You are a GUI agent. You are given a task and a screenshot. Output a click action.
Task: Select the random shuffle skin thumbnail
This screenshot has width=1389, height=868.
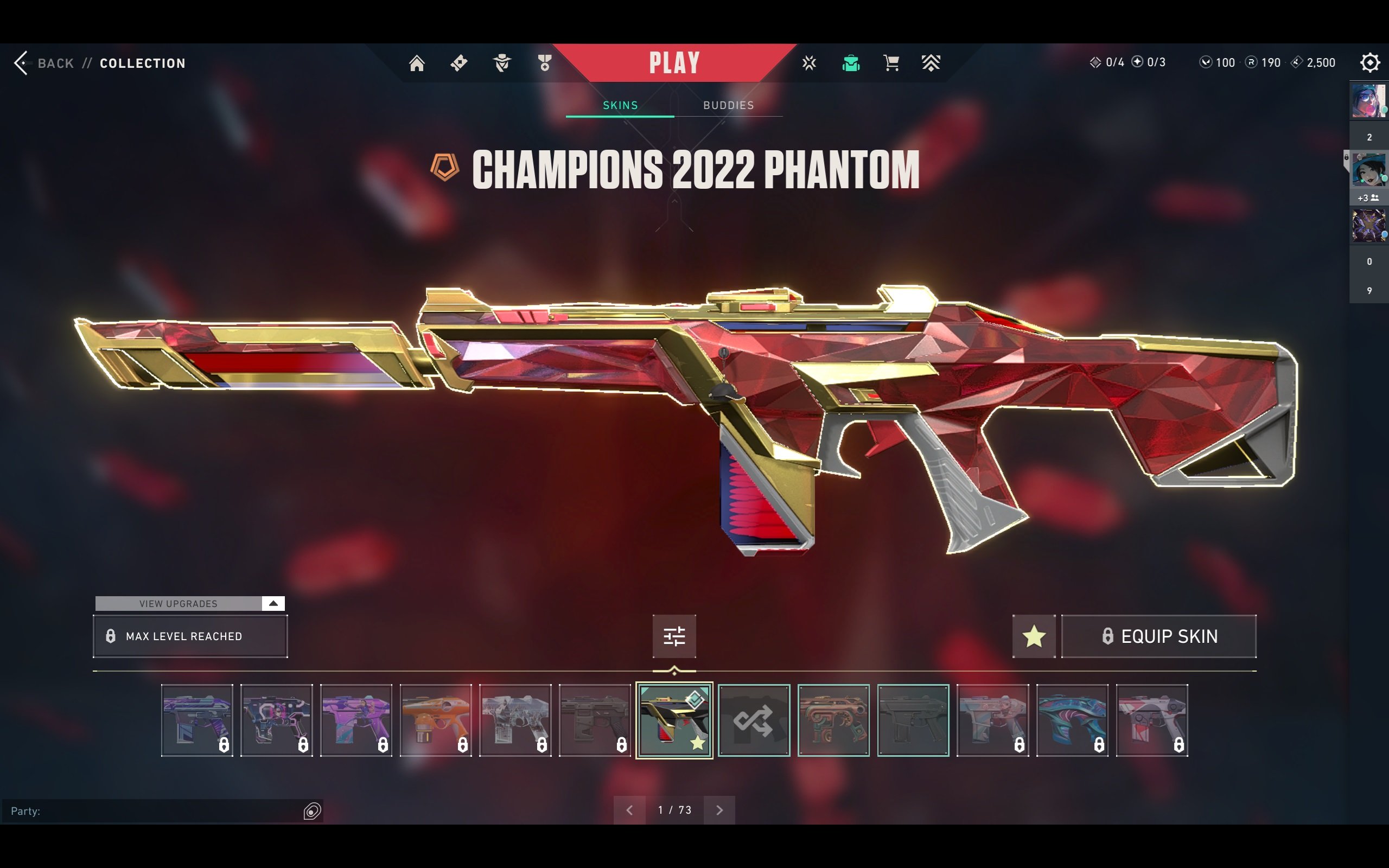754,720
